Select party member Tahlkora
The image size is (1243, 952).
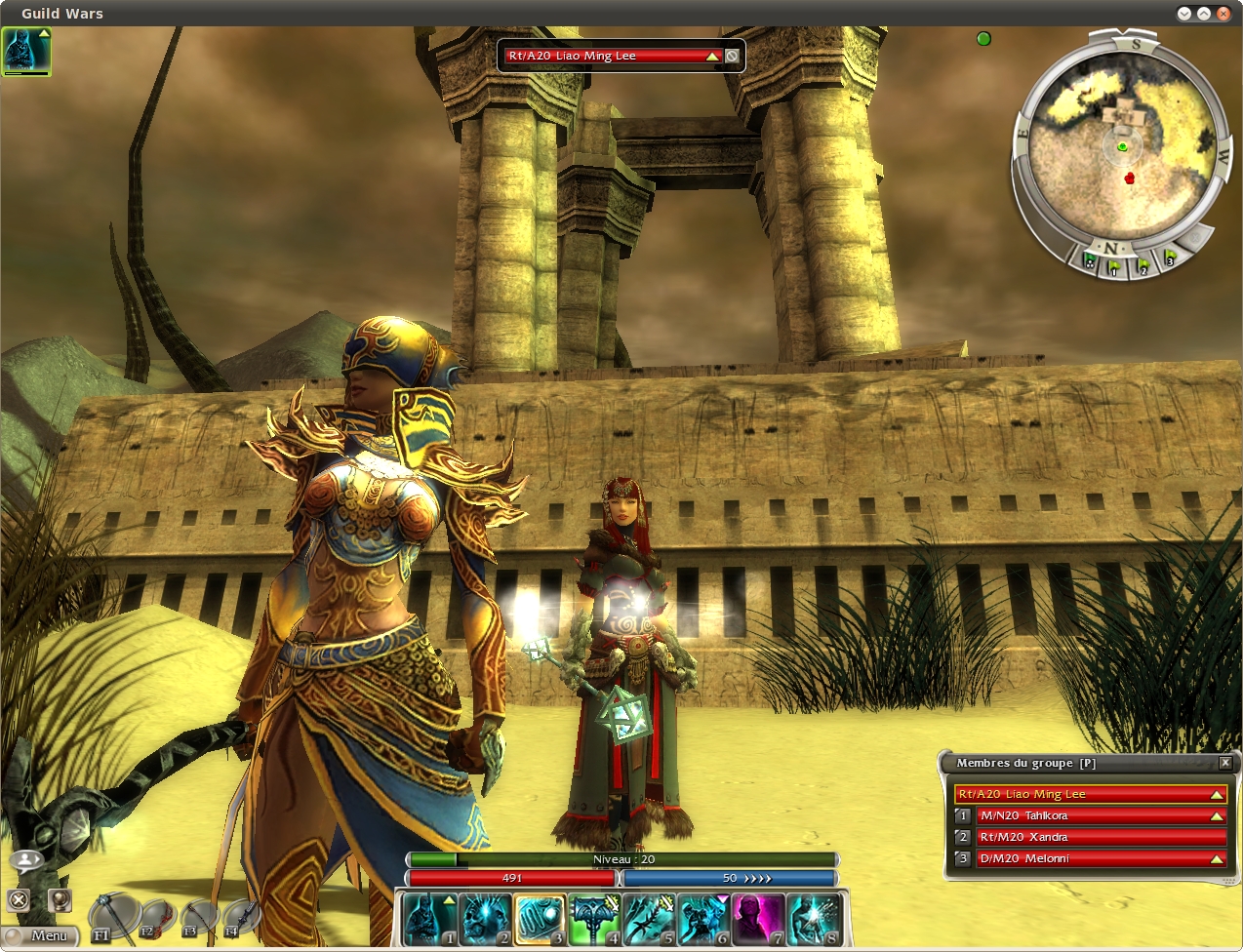(1093, 815)
